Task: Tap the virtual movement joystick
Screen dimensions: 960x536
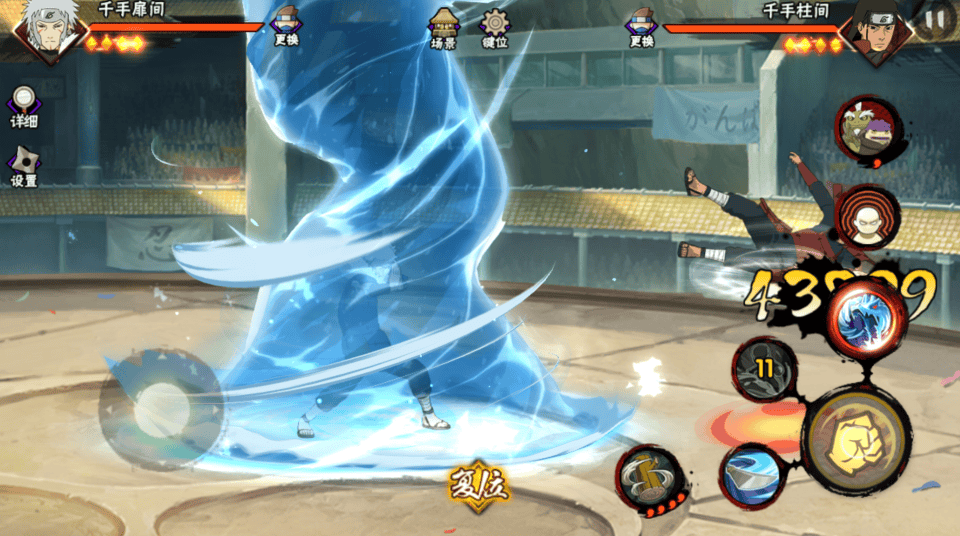Action: tap(160, 407)
